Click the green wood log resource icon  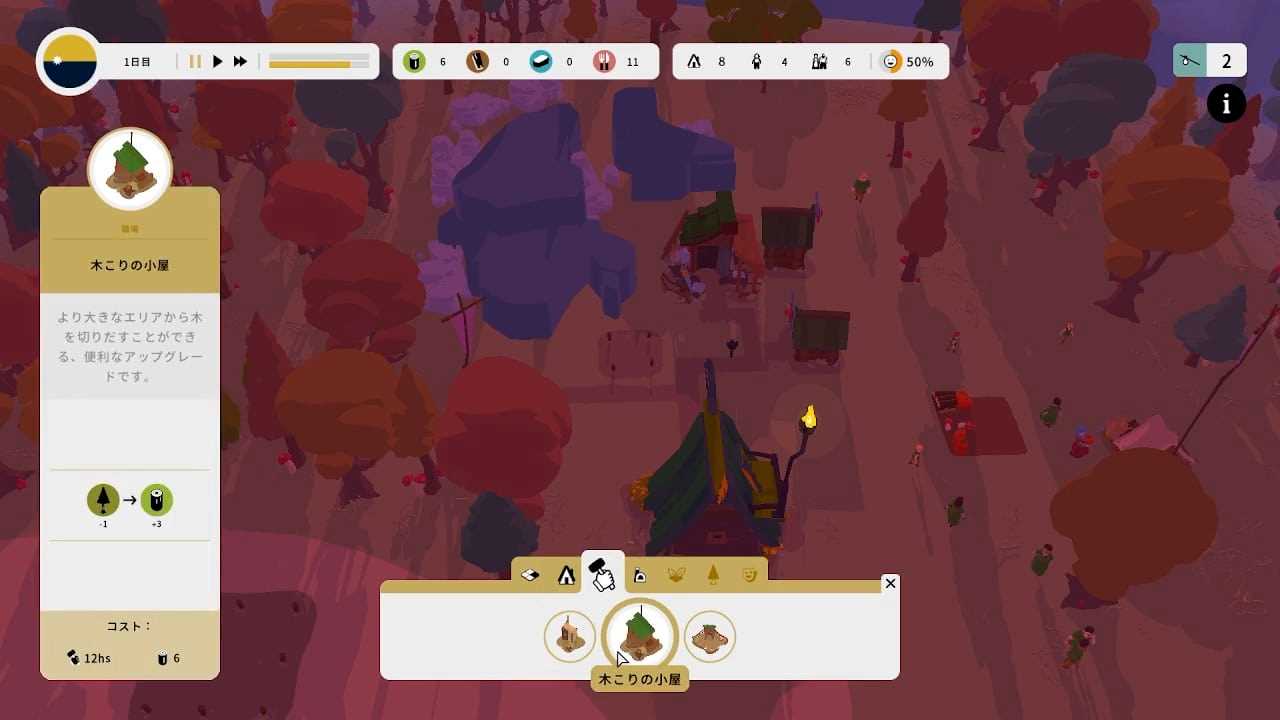(414, 62)
